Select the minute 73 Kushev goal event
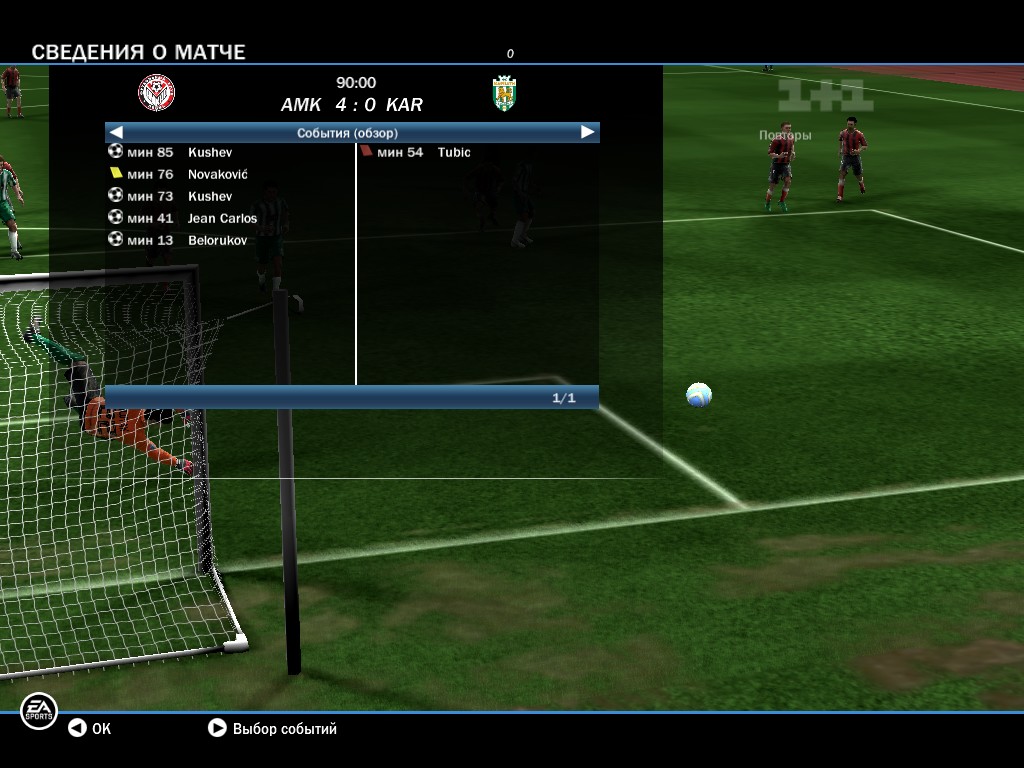The height and width of the screenshot is (768, 1024). tap(180, 196)
